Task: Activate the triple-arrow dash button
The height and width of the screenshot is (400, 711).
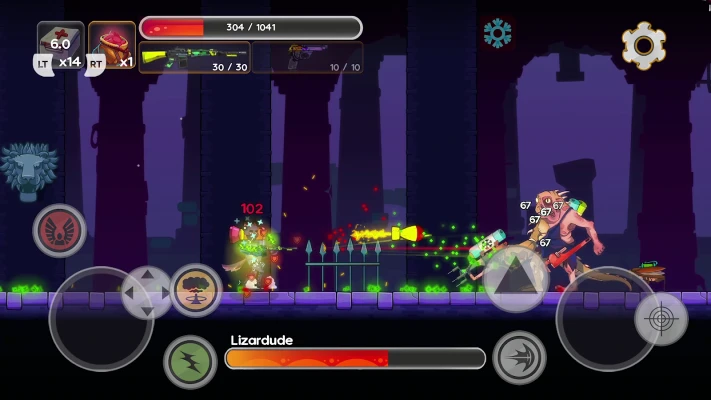Action: pyautogui.click(x=520, y=358)
